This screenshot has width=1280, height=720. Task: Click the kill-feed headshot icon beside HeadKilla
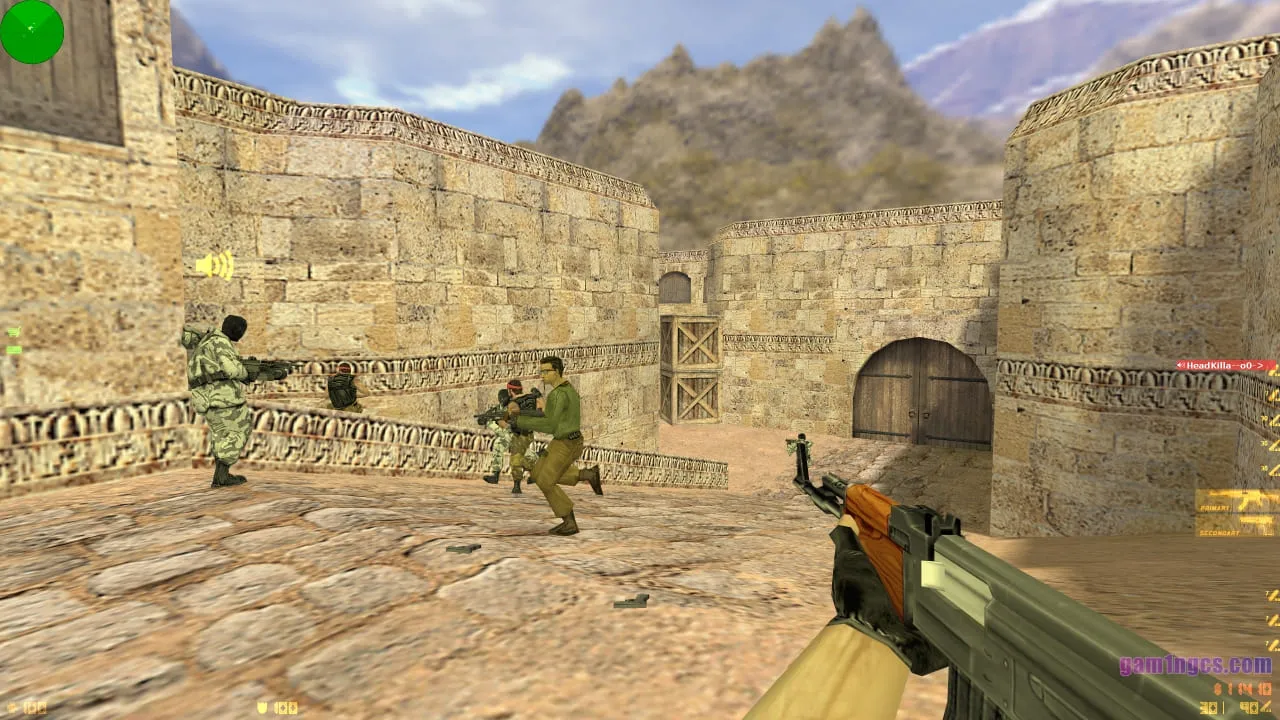pos(1182,366)
